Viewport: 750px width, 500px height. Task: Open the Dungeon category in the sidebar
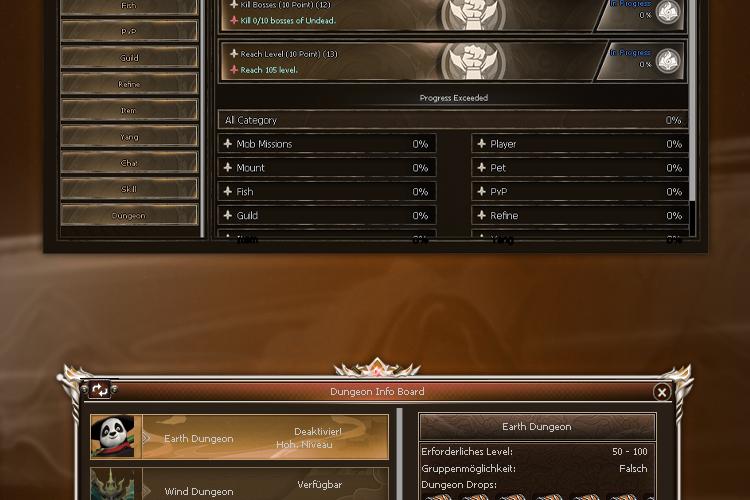[x=129, y=215]
